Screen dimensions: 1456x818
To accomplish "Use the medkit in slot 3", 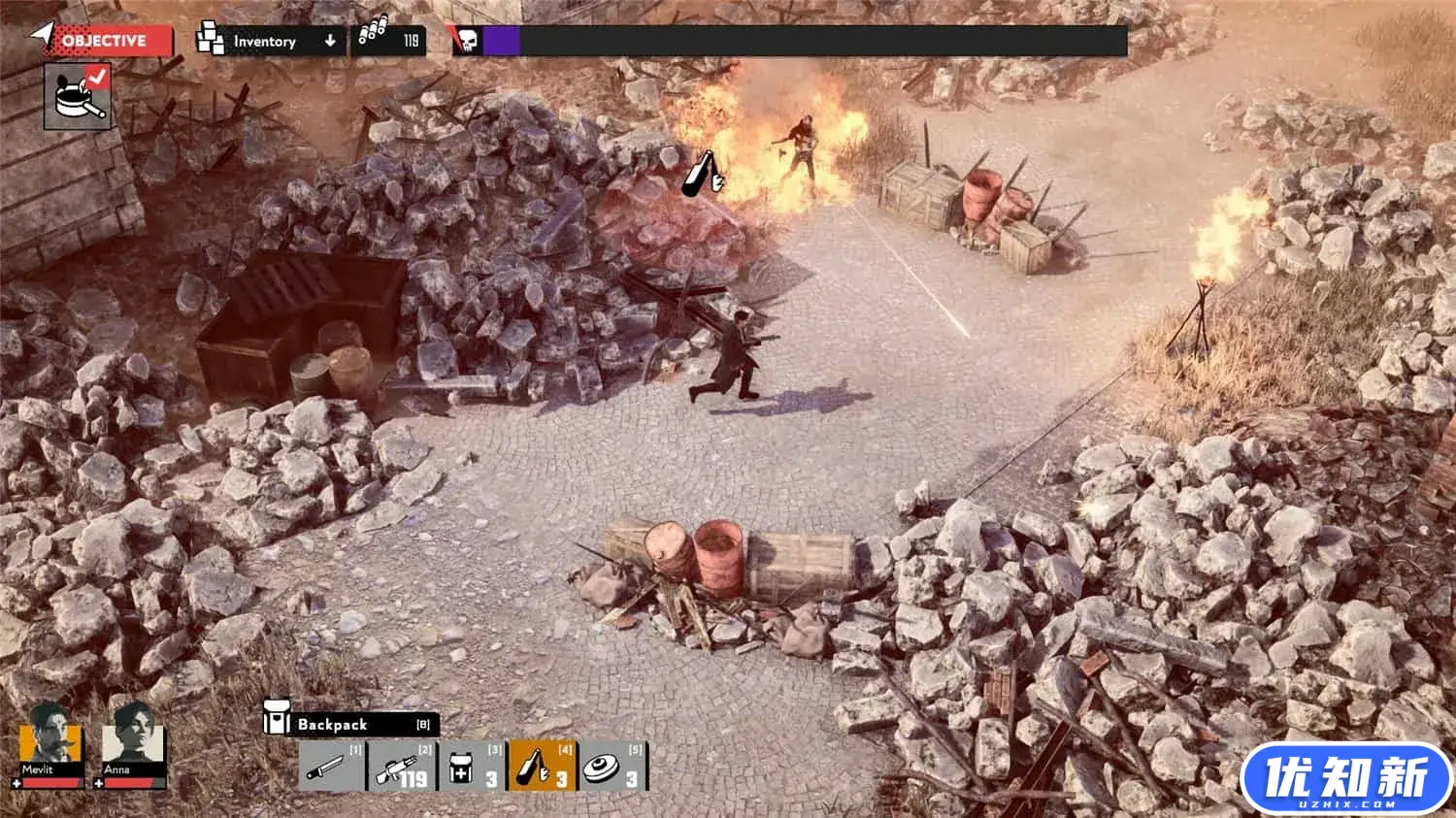I will 473,767.
